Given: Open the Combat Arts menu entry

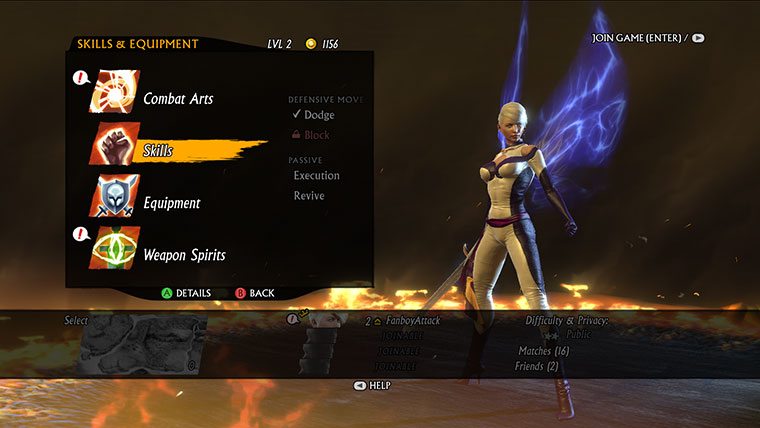Looking at the screenshot, I should [177, 99].
